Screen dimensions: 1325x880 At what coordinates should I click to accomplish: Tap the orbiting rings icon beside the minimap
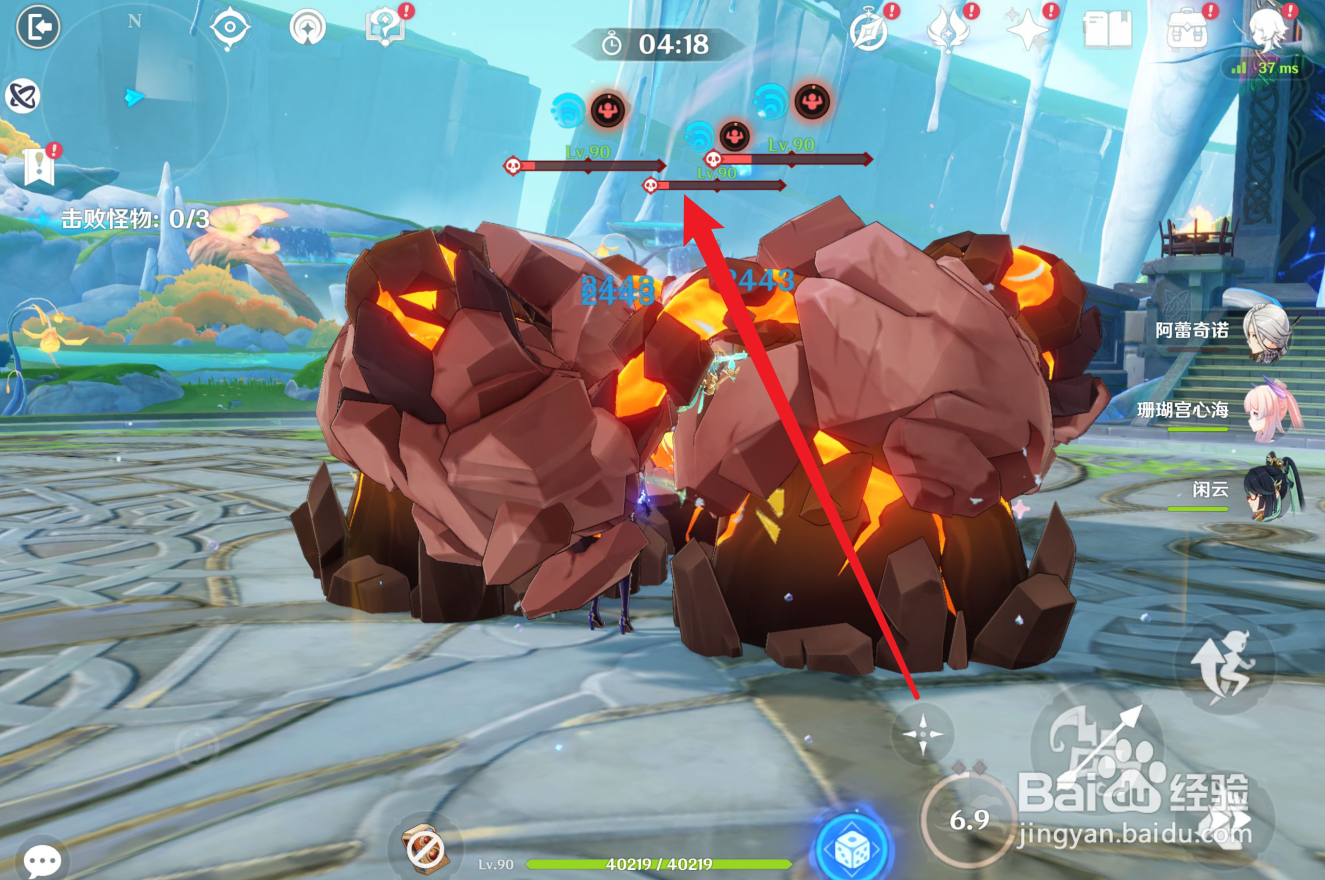coord(21,96)
